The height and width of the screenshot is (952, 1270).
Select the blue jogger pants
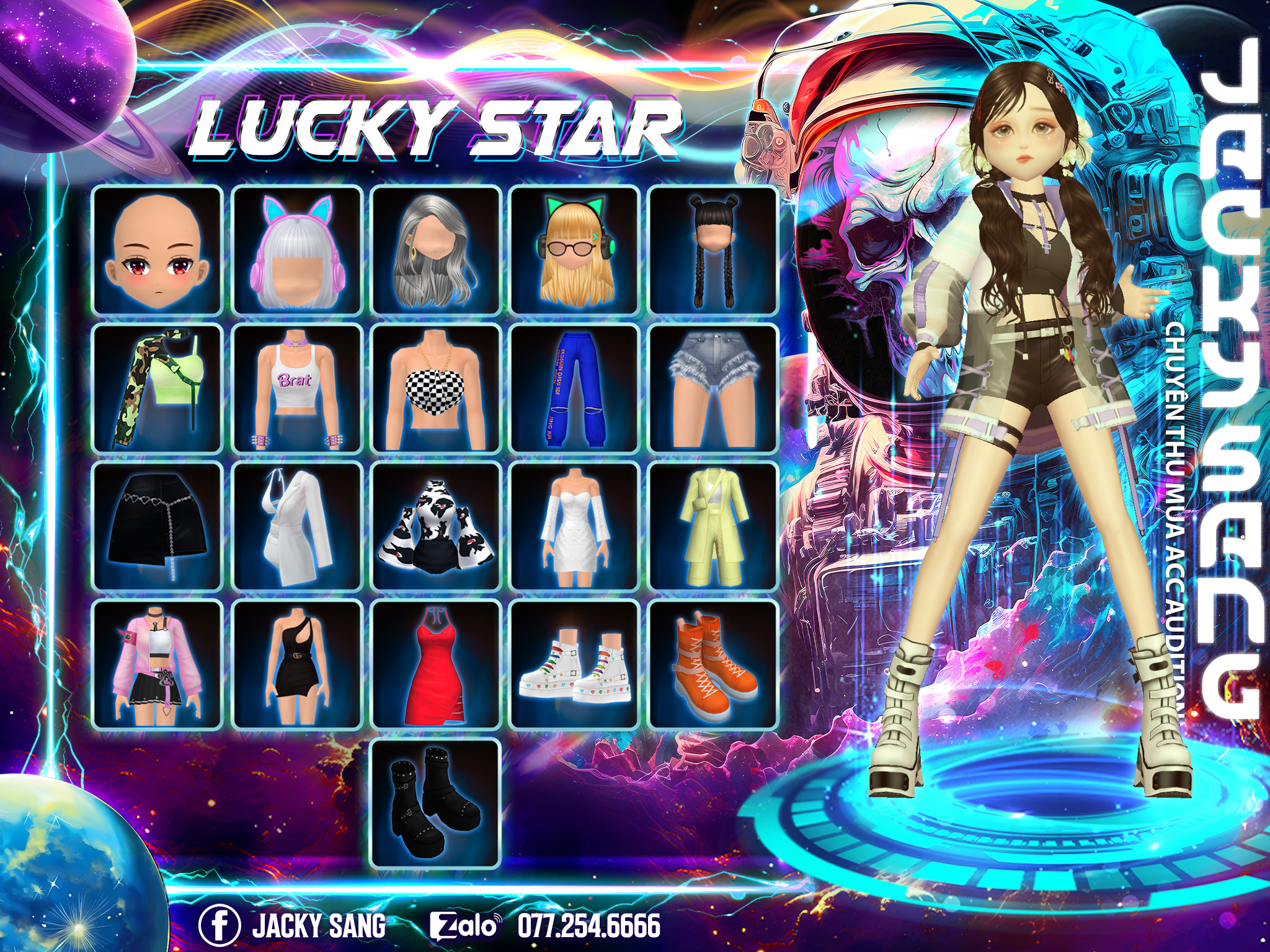(574, 388)
